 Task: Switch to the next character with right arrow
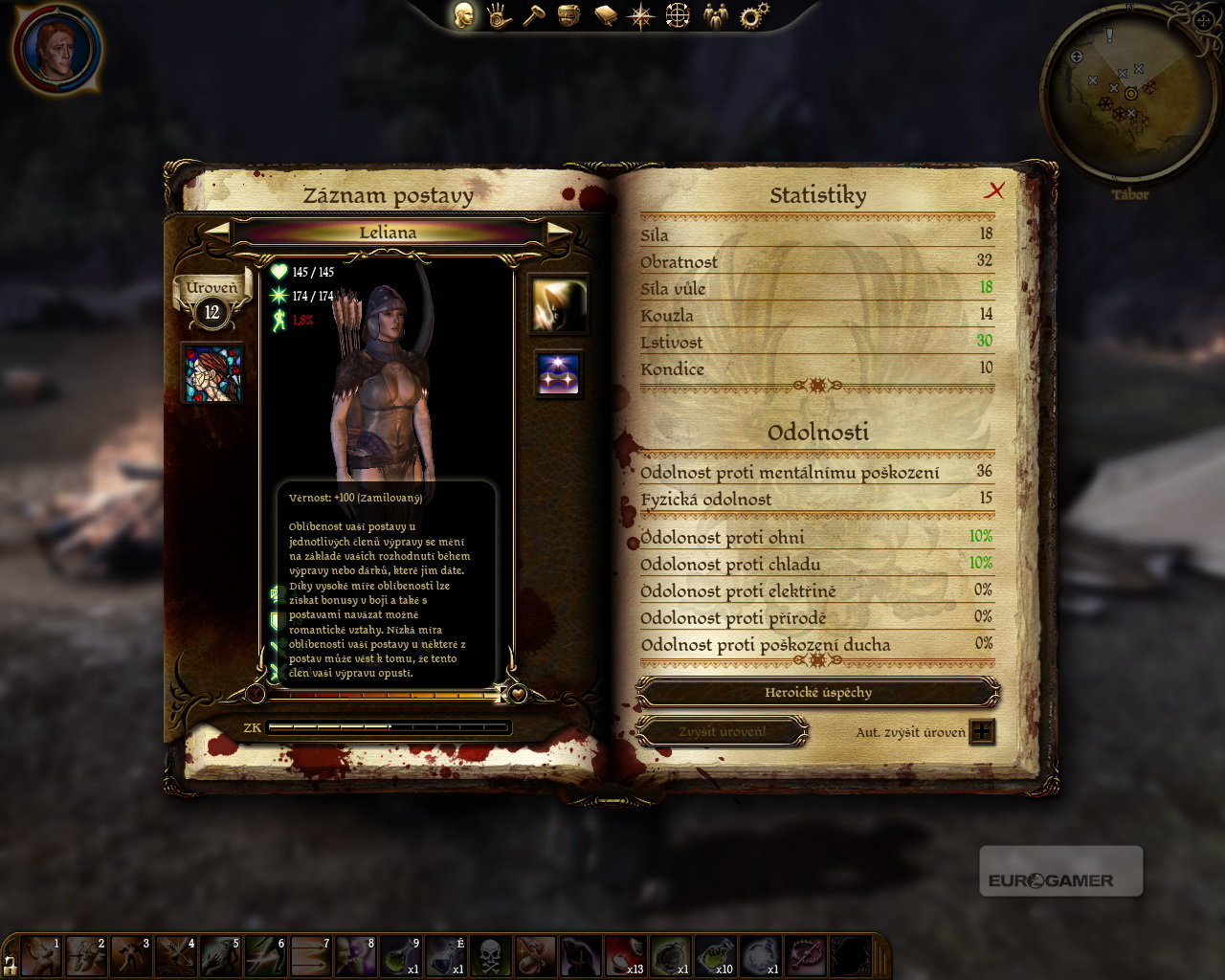[x=559, y=232]
